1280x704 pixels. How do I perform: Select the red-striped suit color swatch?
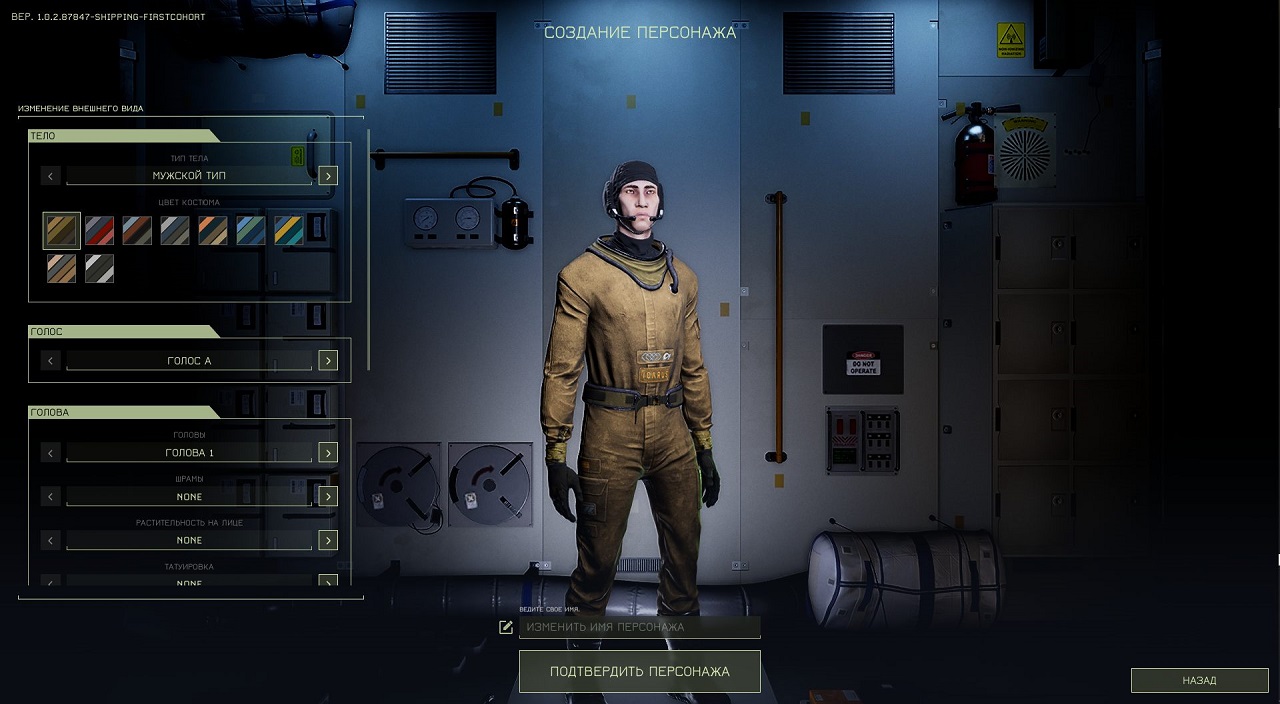(x=99, y=231)
